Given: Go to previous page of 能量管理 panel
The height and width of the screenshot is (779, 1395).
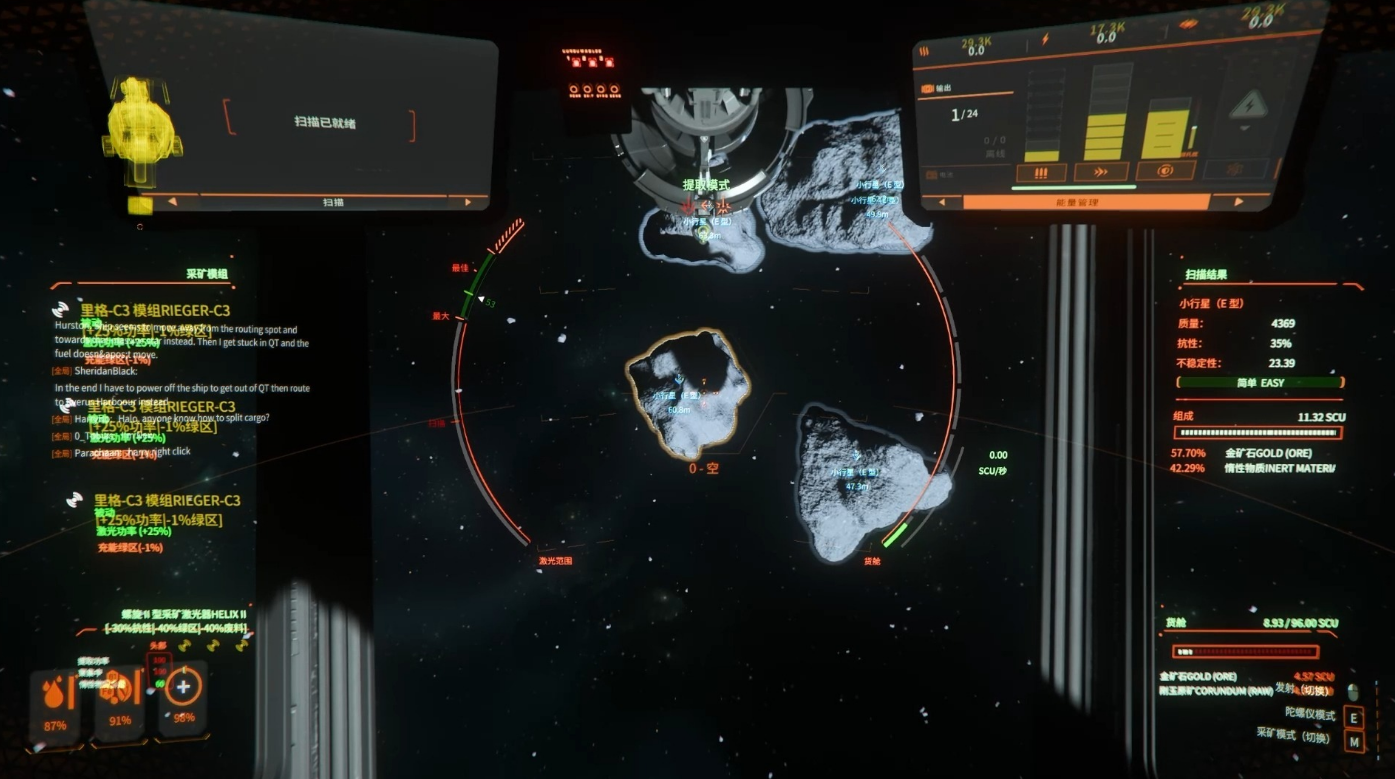Looking at the screenshot, I should pos(943,202).
